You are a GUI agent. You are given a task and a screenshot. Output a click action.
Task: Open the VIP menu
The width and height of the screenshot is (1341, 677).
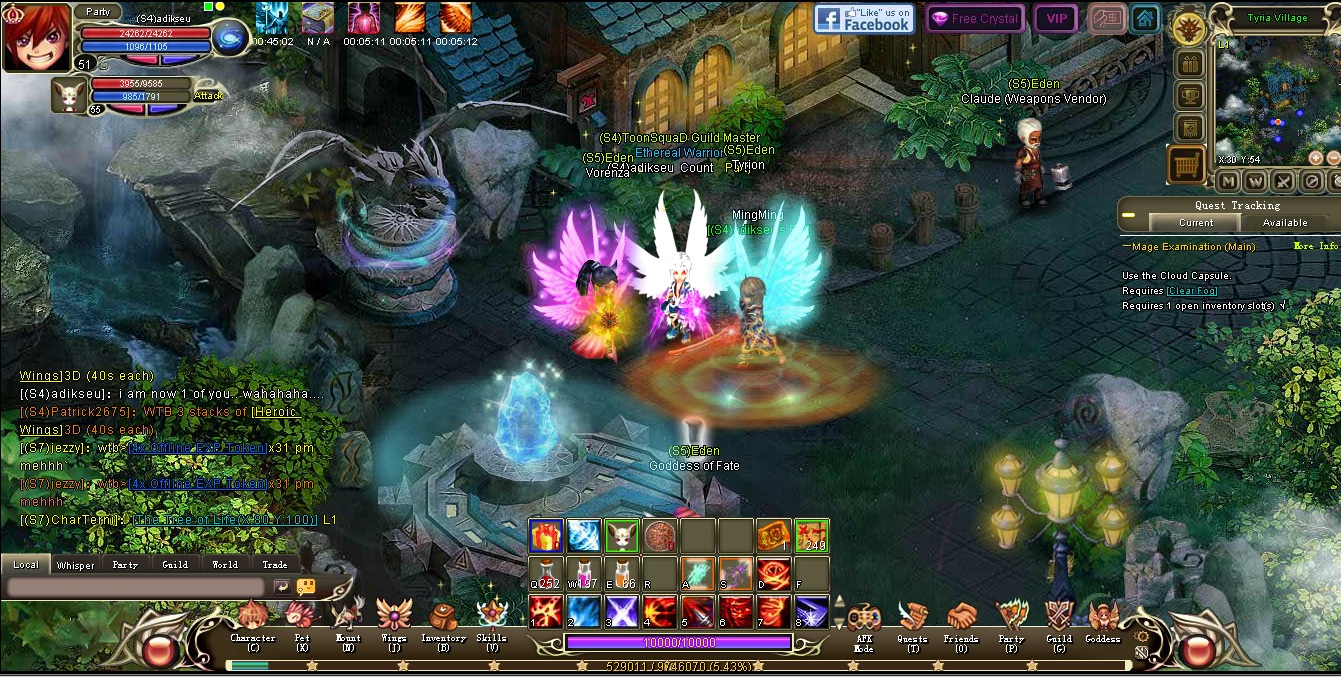(x=1056, y=19)
